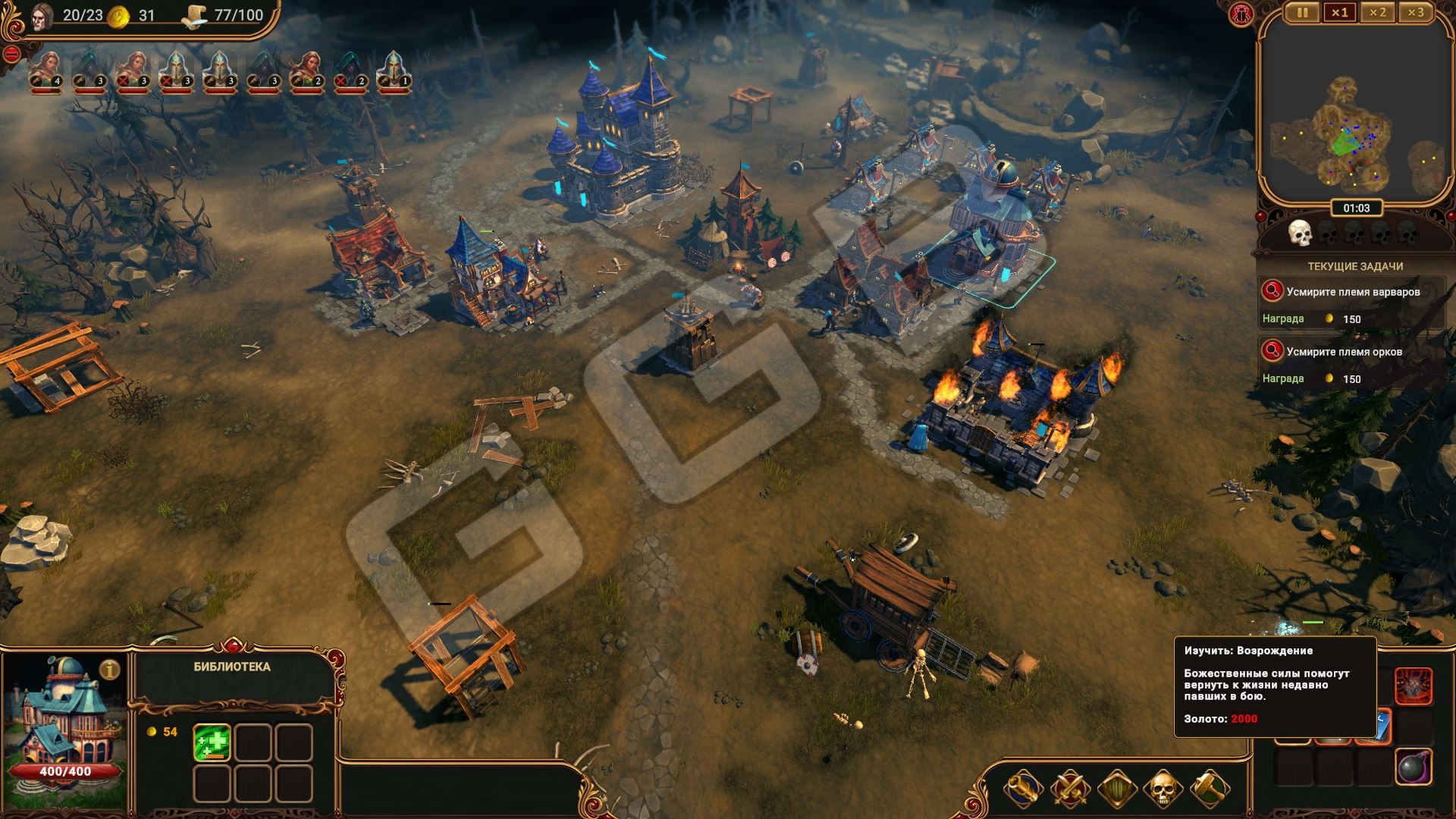Open the red bug report button
Image resolution: width=1456 pixels, height=819 pixels.
[x=1242, y=15]
